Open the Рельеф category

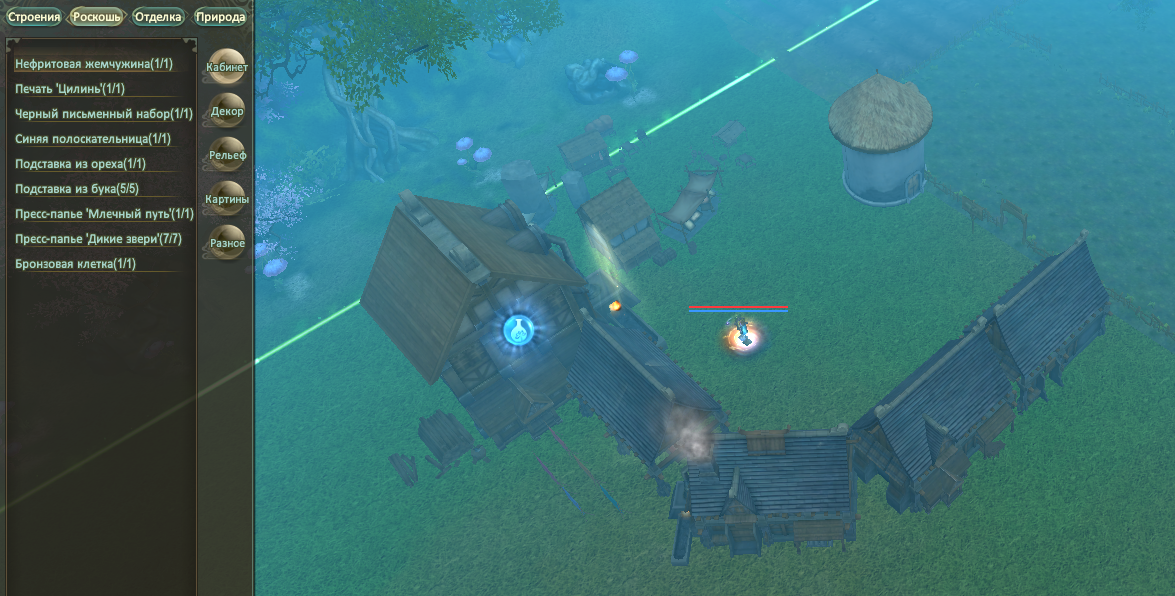[x=226, y=155]
